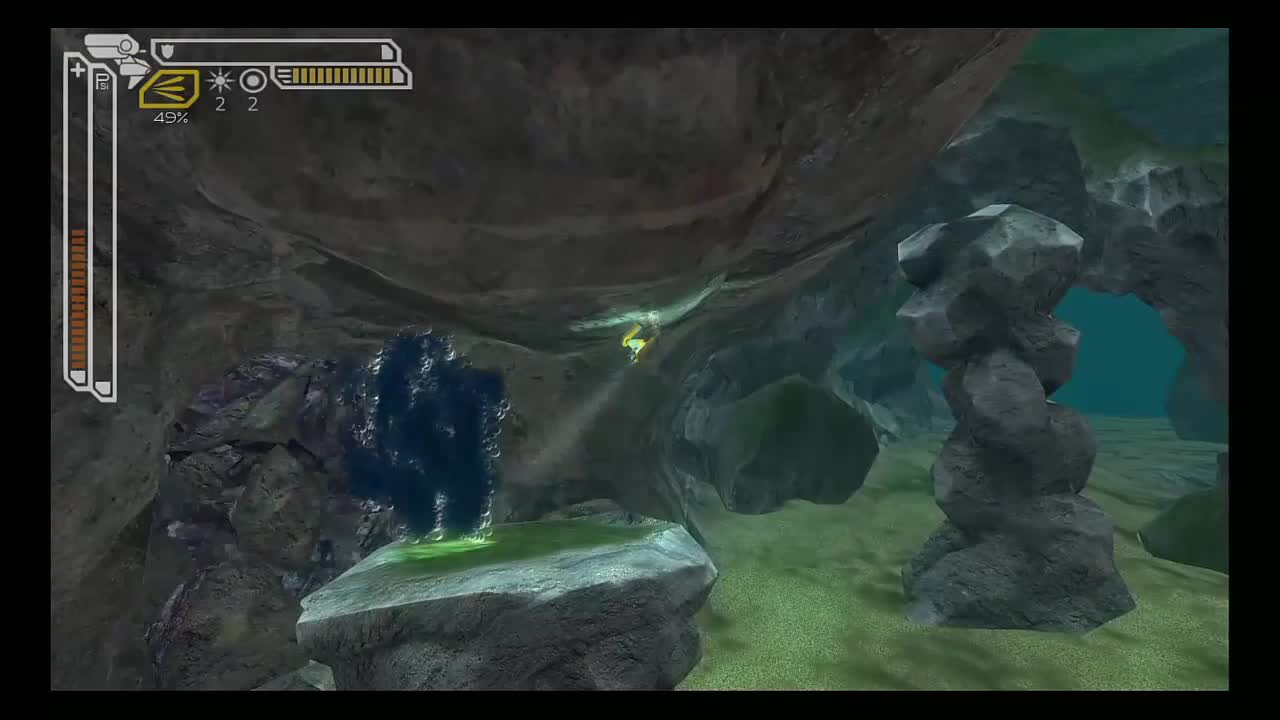Toggle the mine counter showing 2
Image resolution: width=1280 pixels, height=720 pixels.
pos(253,104)
